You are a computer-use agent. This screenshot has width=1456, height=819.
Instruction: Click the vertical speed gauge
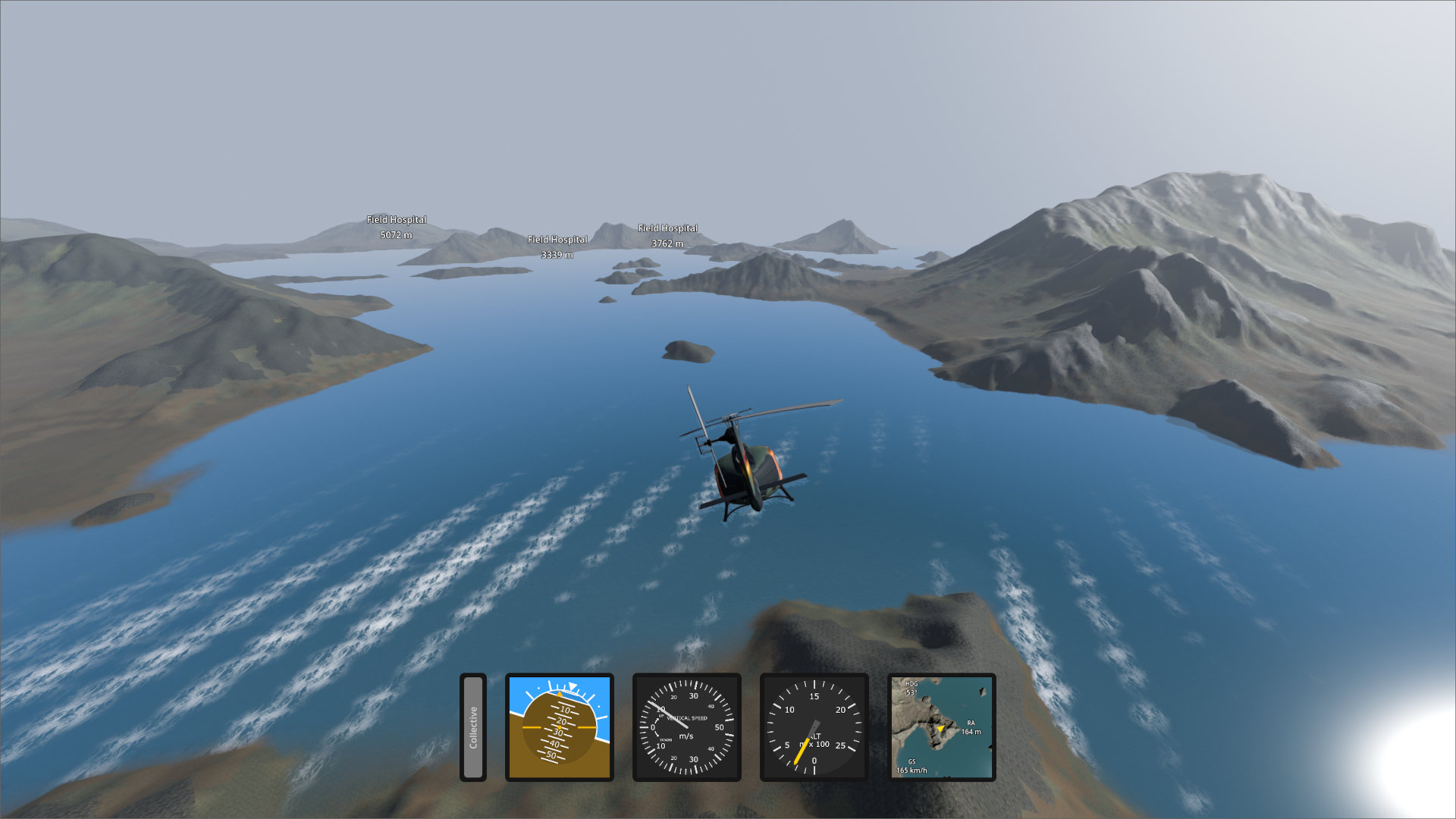(687, 727)
